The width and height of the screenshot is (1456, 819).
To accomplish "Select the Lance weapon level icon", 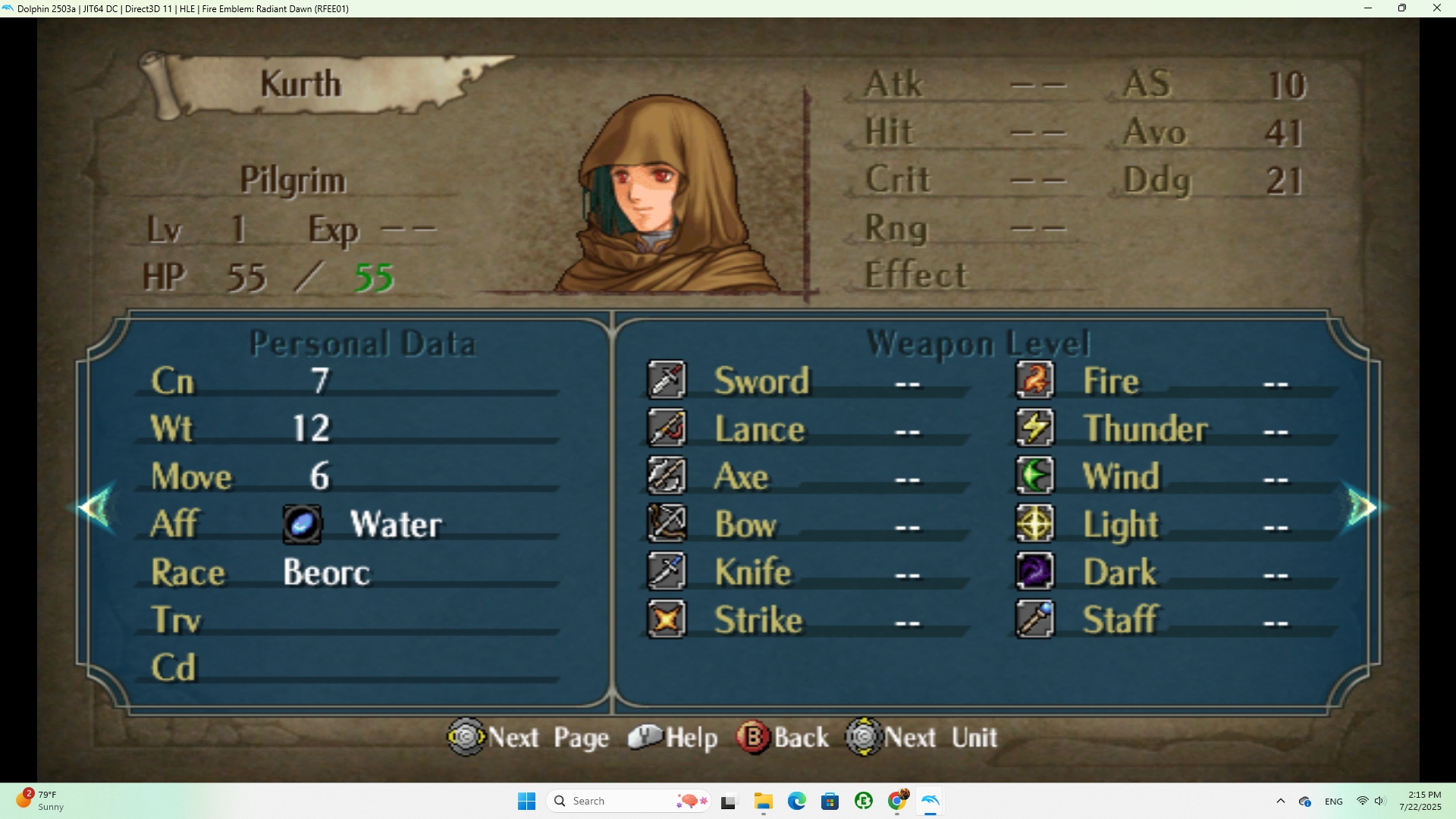I will coord(667,428).
